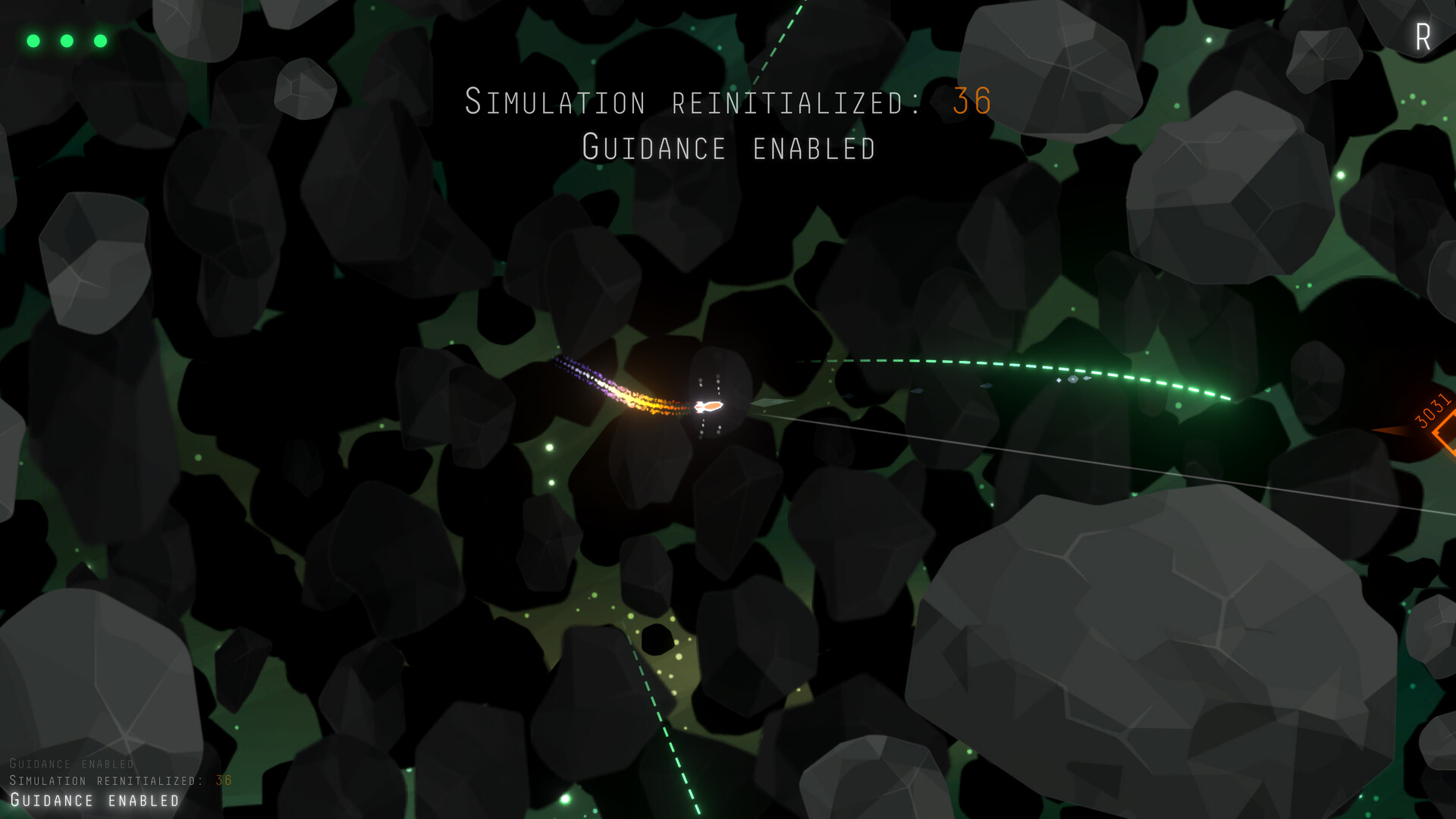Select the third green life indicator dot
The image size is (1456, 819).
[x=101, y=40]
